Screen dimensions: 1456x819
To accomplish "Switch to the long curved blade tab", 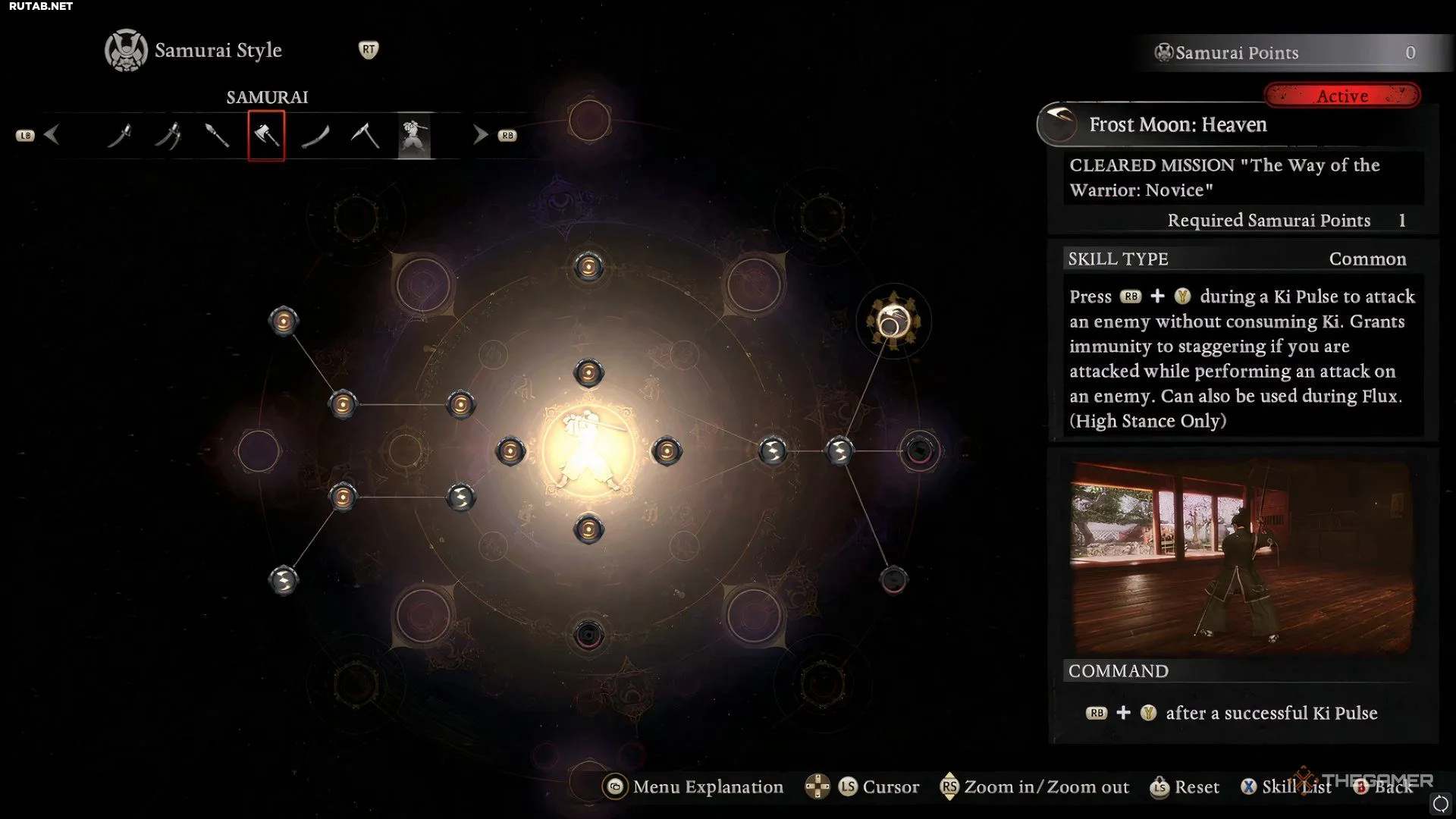I will tap(315, 136).
